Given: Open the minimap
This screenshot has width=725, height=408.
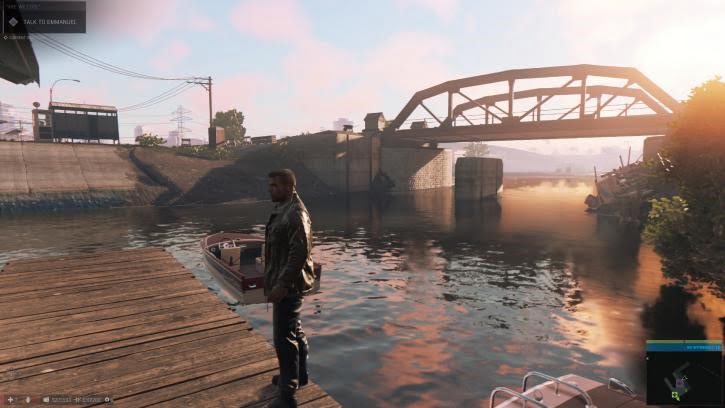Looking at the screenshot, I should click(x=683, y=376).
